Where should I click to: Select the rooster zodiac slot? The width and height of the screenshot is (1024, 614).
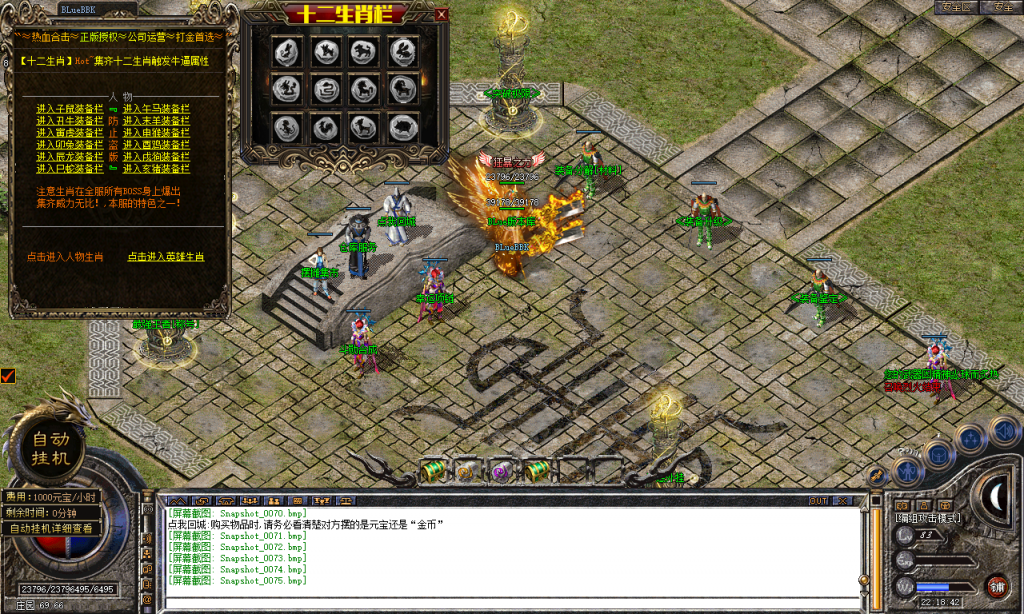coord(323,127)
